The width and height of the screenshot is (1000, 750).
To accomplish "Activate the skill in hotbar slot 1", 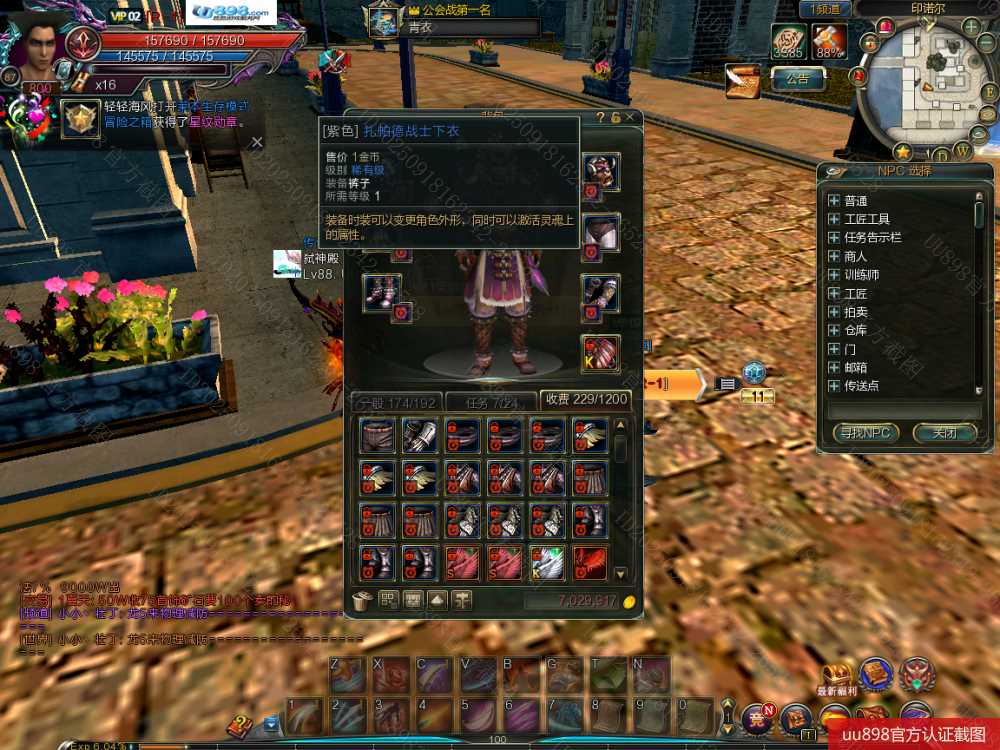I will pyautogui.click(x=305, y=717).
